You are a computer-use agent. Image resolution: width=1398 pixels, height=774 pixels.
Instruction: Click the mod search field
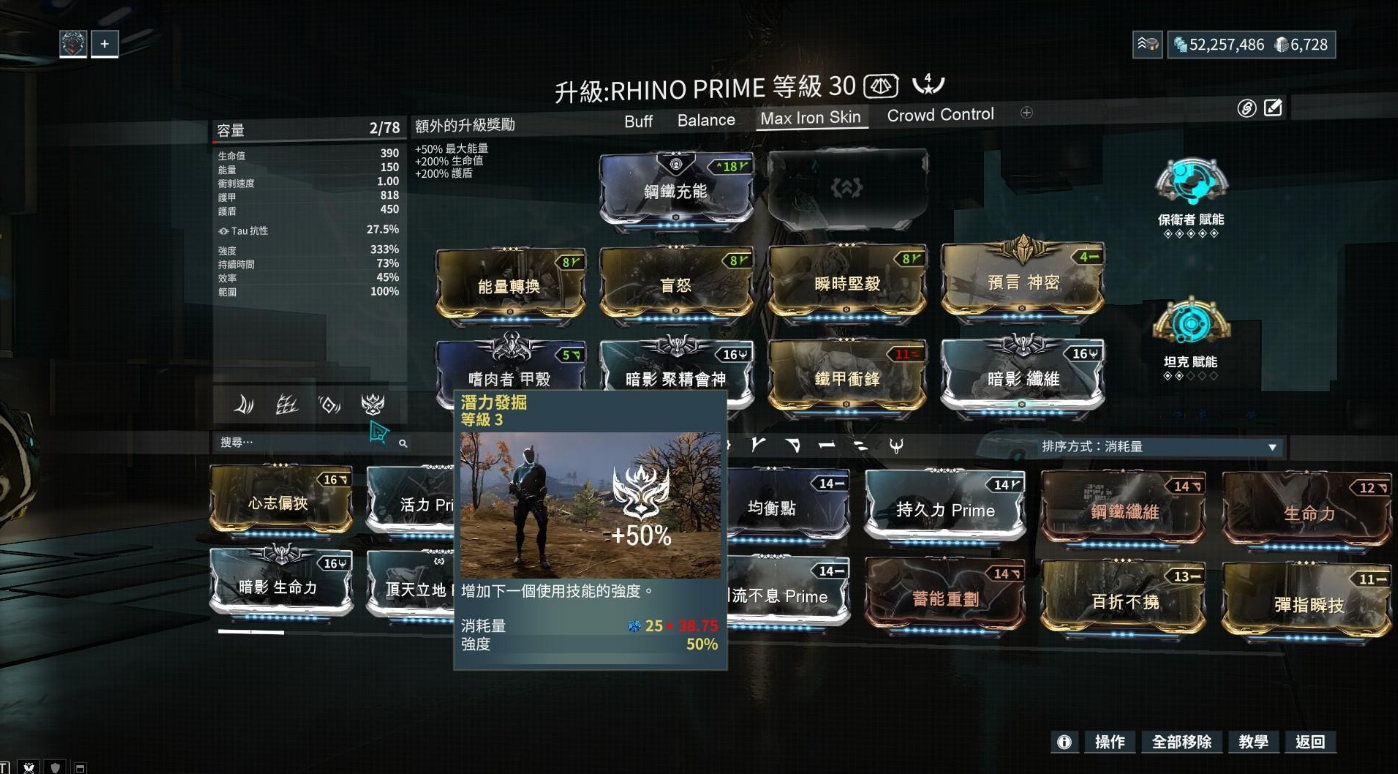coord(300,442)
